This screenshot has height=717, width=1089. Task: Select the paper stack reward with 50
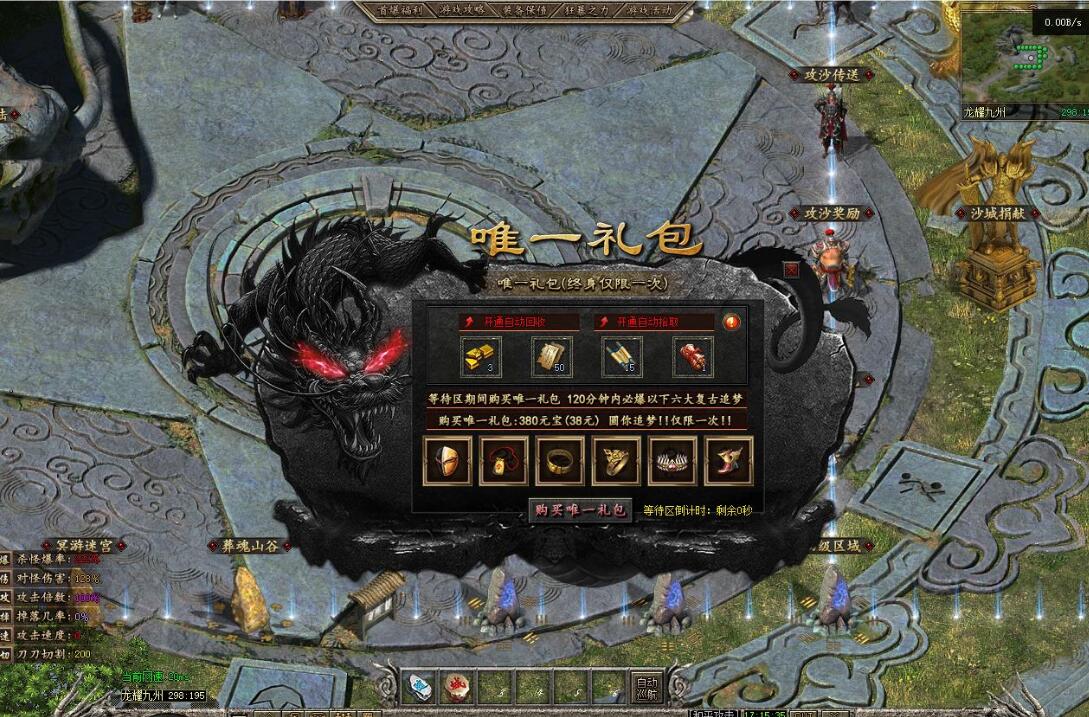click(551, 357)
